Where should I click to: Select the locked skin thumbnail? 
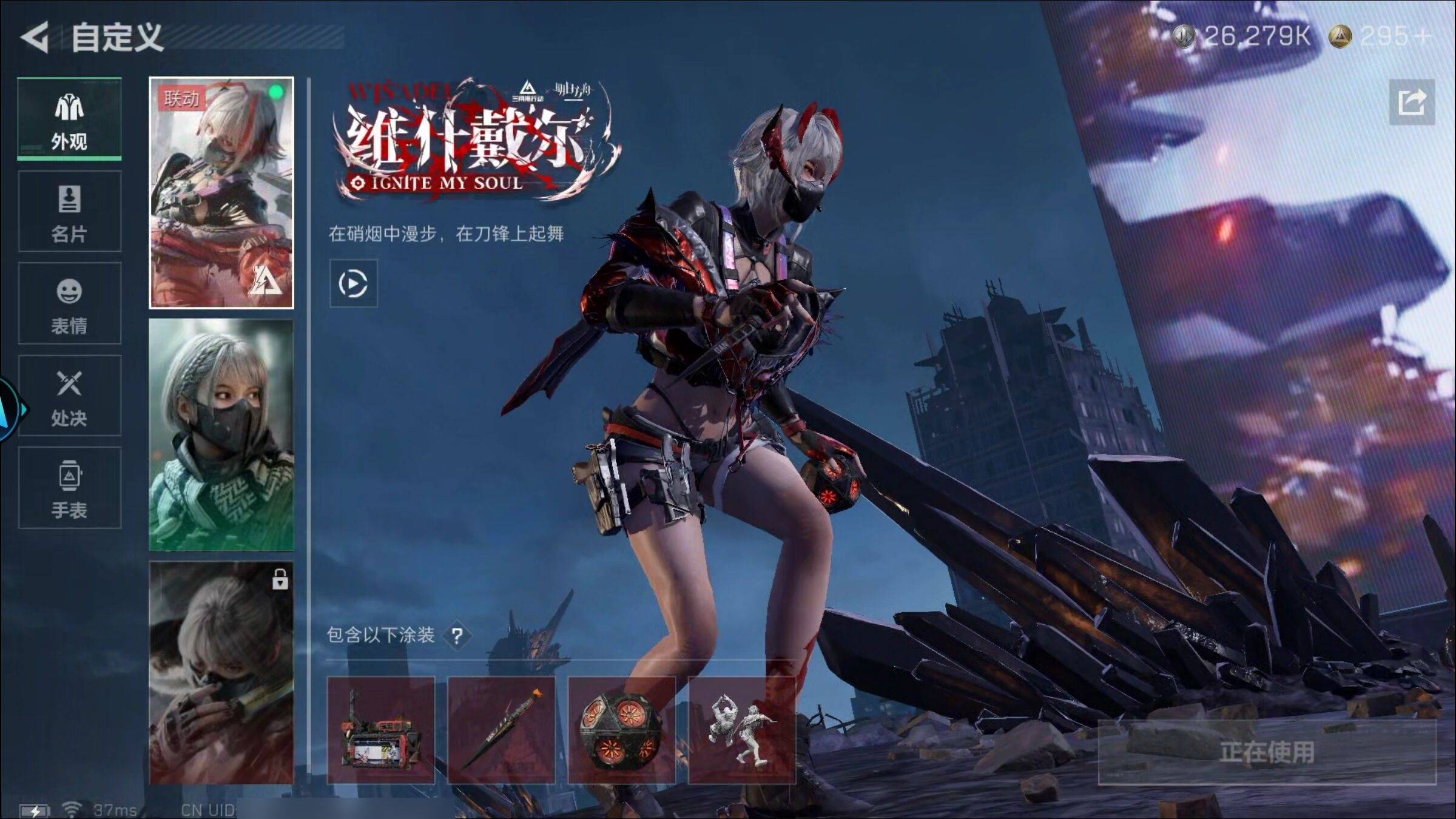pyautogui.click(x=221, y=672)
